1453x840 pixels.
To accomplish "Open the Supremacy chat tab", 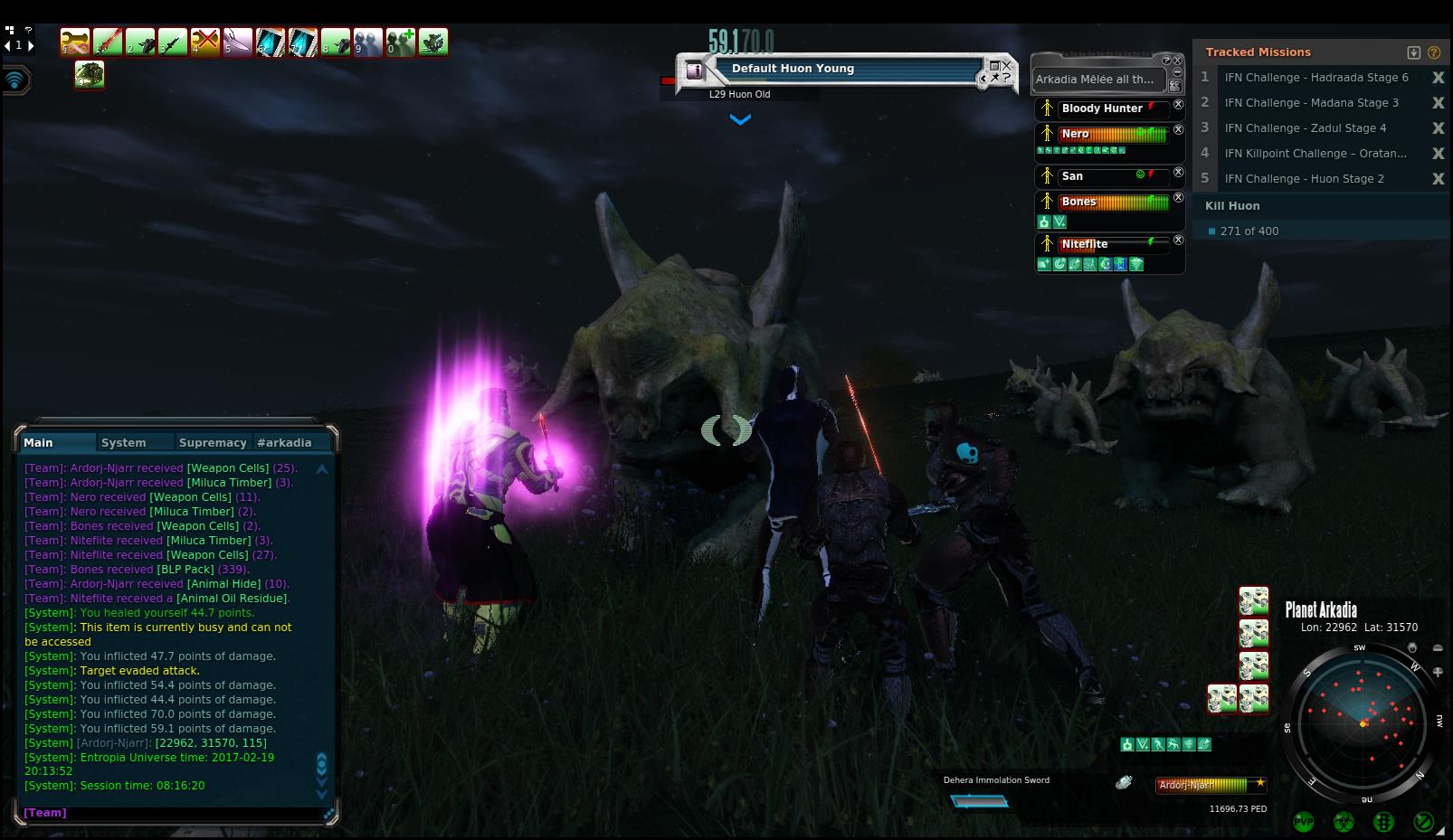I will 213,442.
